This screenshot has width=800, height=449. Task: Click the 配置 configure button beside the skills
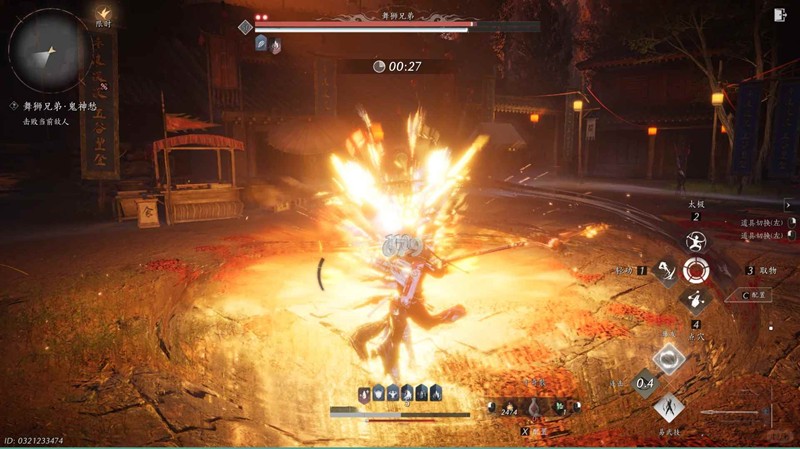click(x=757, y=295)
